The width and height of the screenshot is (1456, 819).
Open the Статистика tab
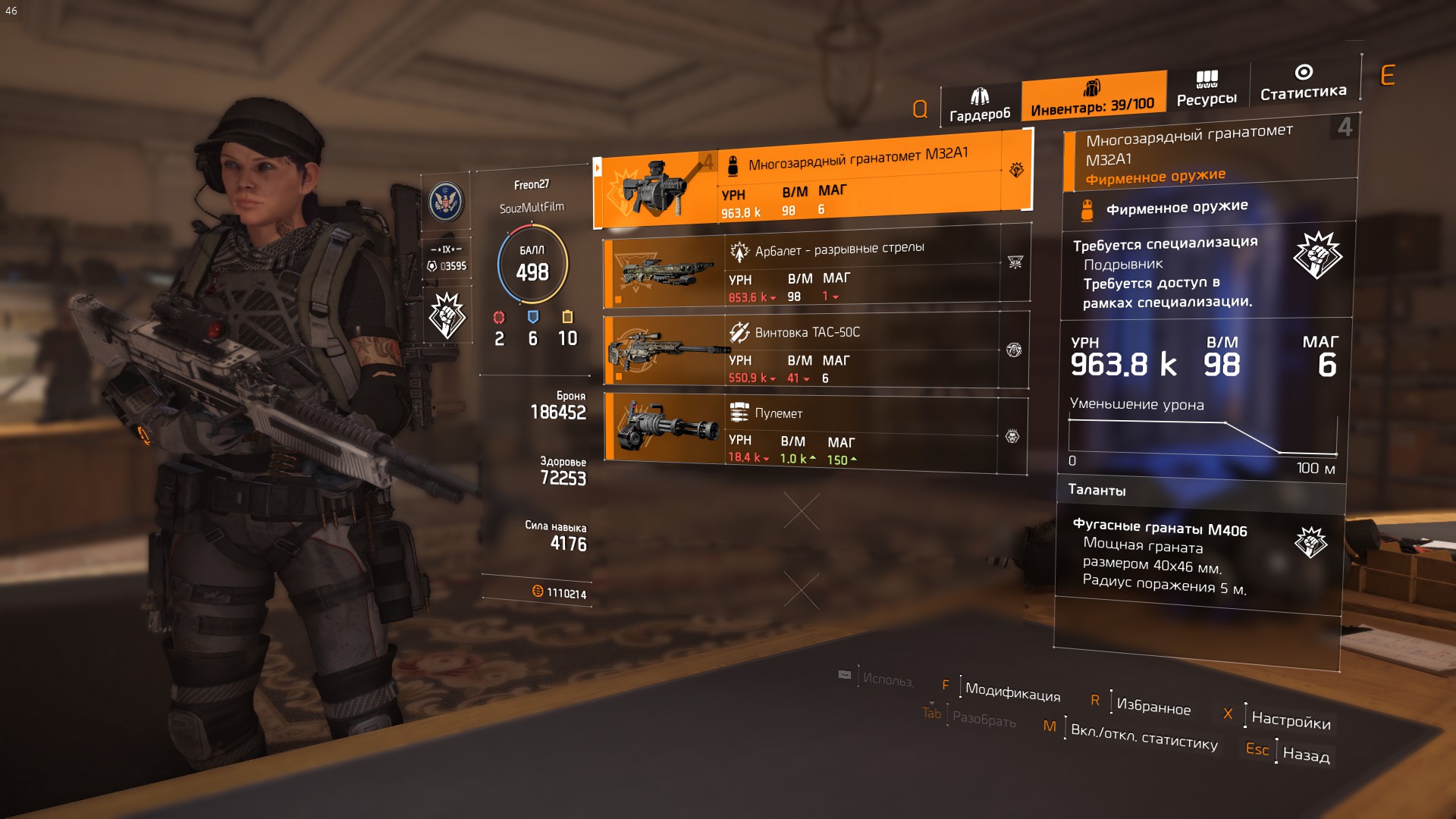click(1303, 83)
